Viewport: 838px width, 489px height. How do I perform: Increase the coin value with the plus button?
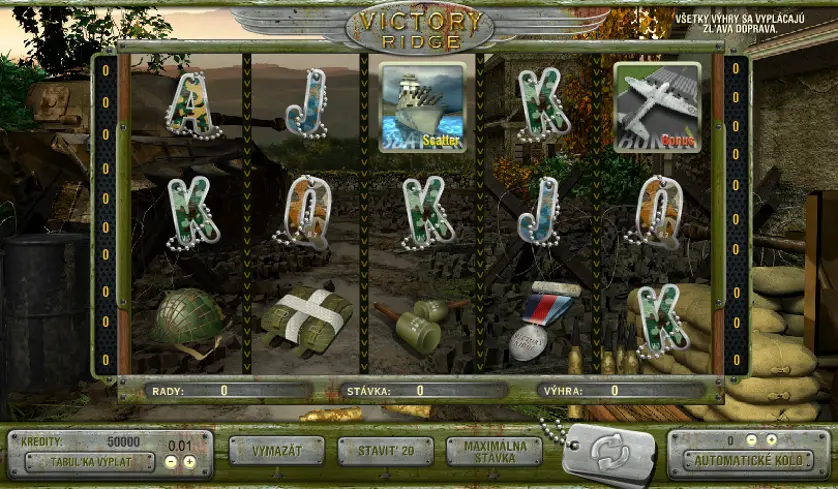tap(188, 462)
